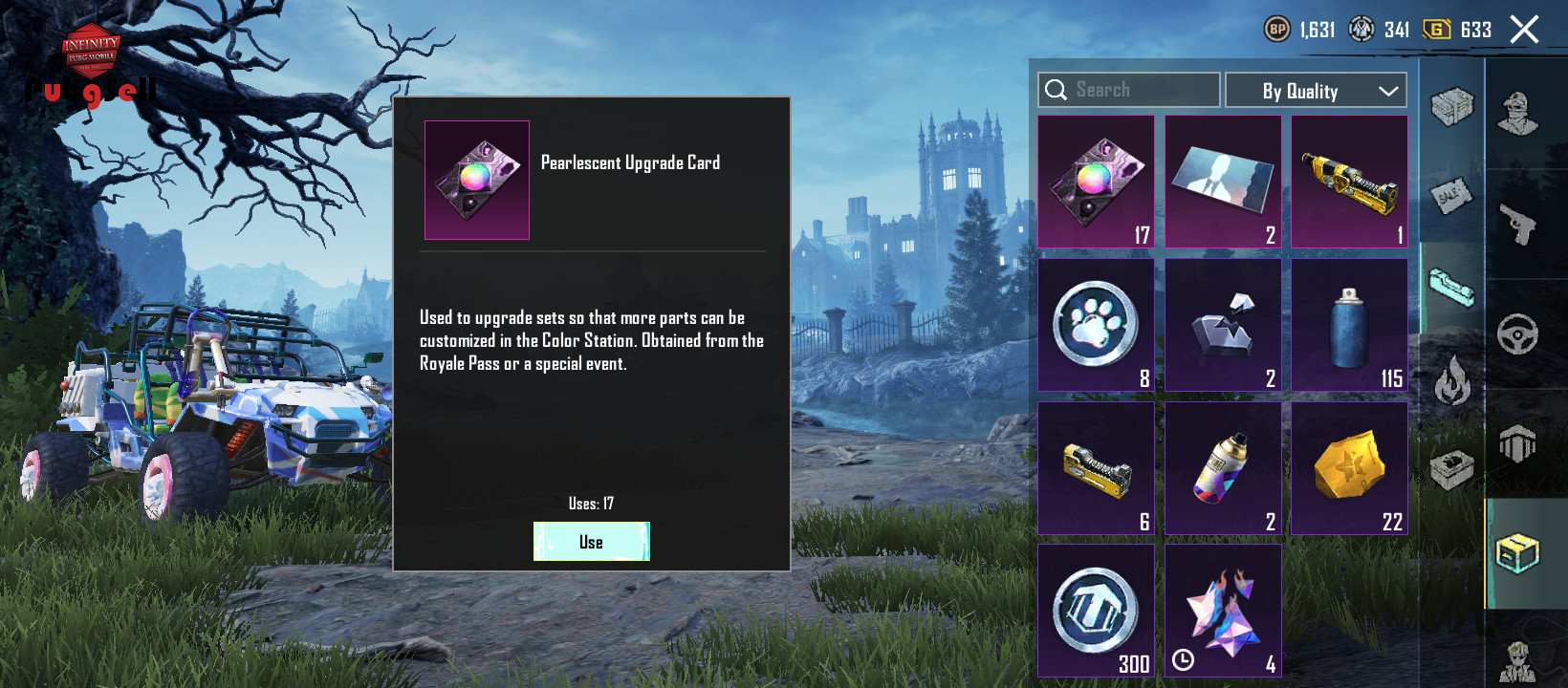Select the paw print coin item
Image resolution: width=1568 pixels, height=688 pixels.
[1096, 325]
